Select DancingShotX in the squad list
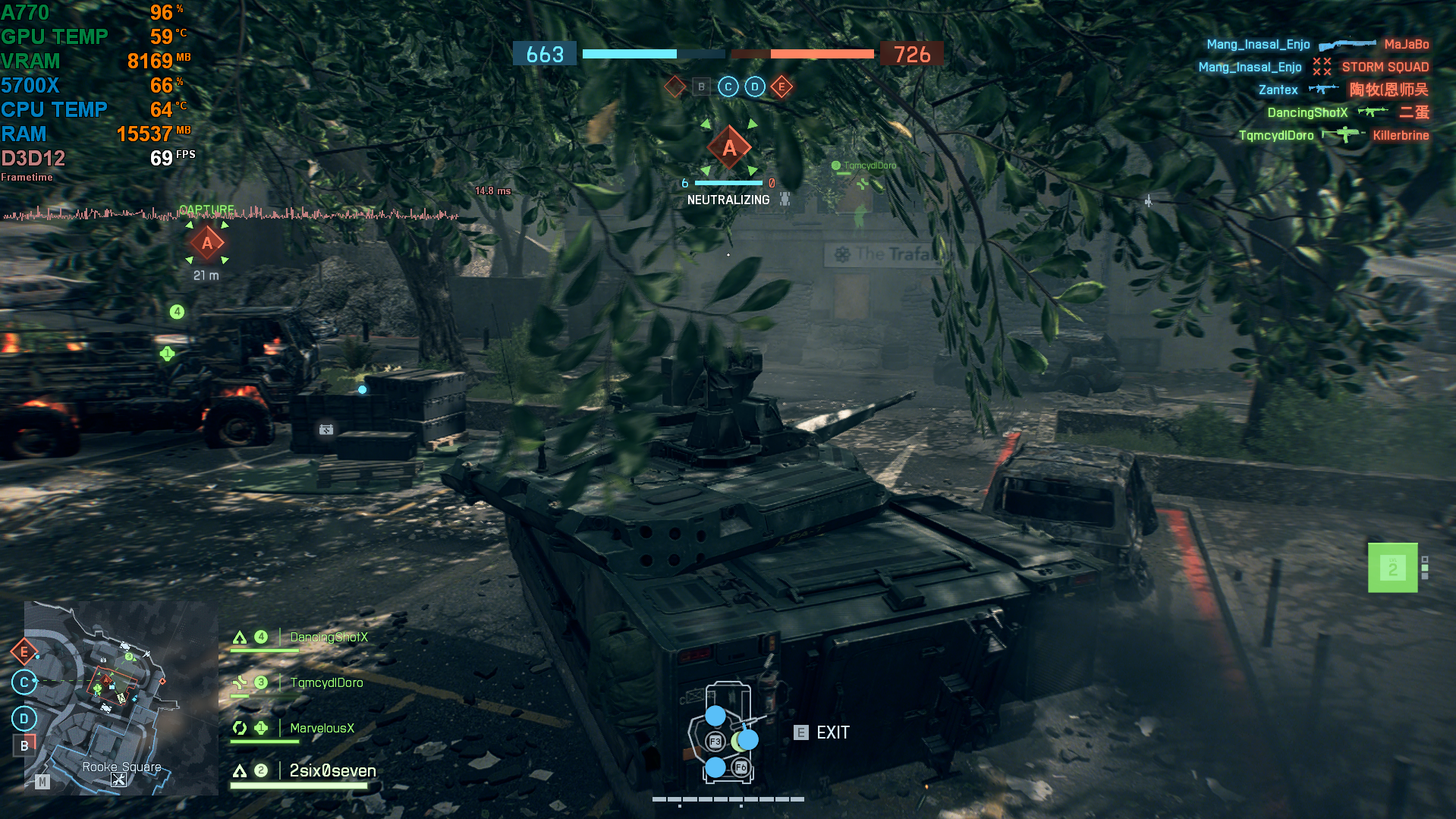This screenshot has width=1456, height=819. 329,638
